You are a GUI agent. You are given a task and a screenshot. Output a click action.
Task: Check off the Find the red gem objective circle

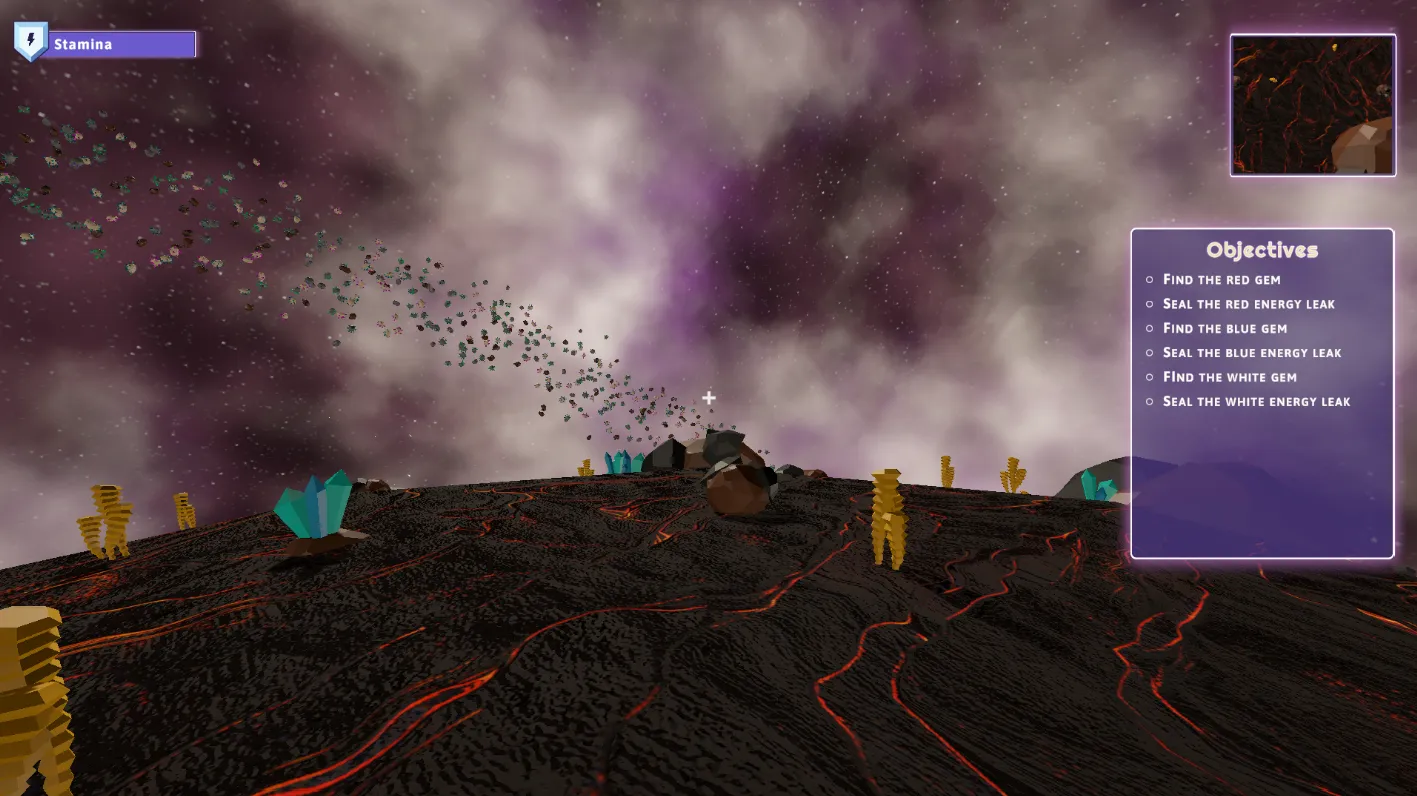(x=1151, y=280)
